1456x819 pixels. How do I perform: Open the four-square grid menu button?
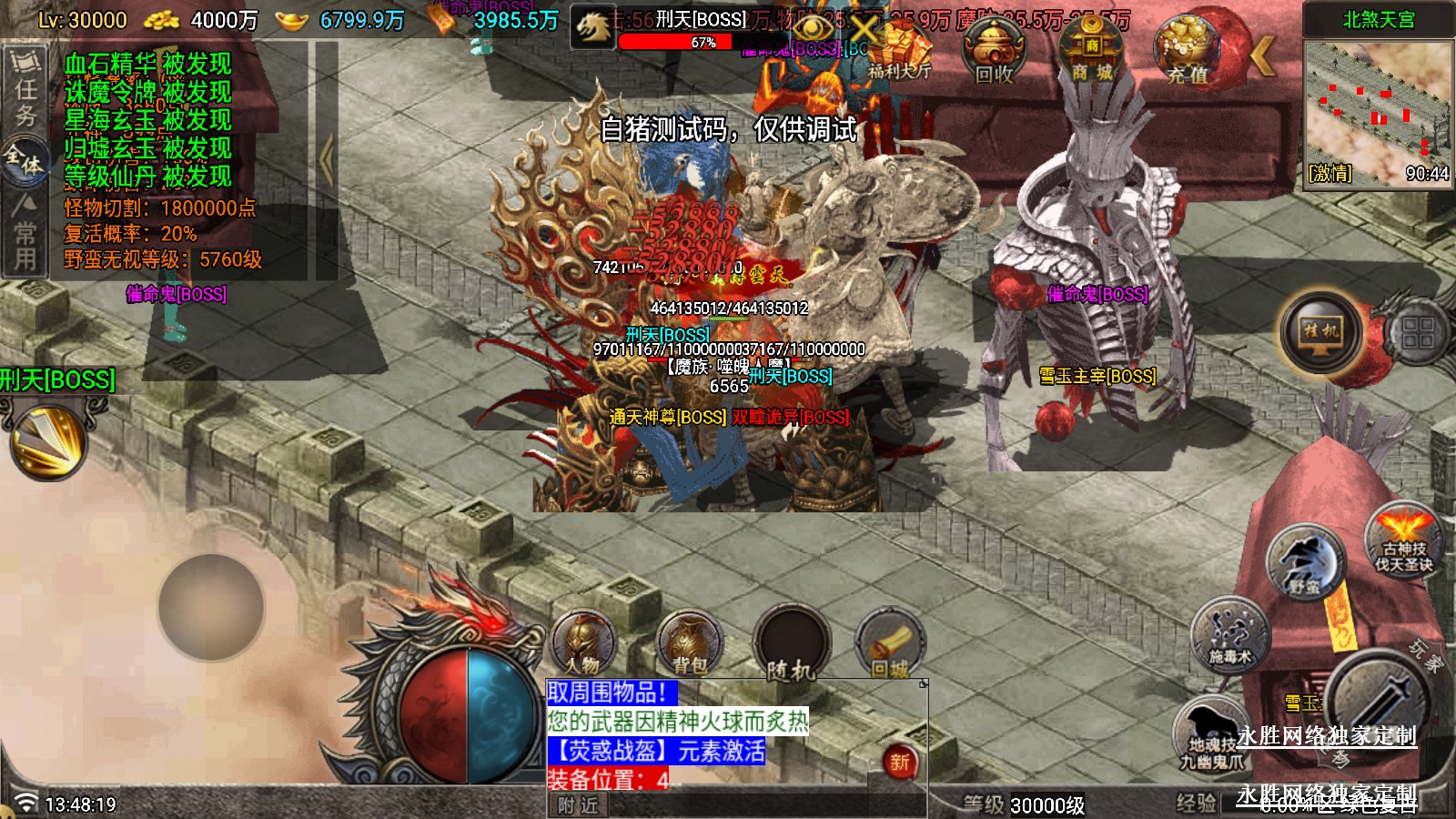[x=1416, y=331]
